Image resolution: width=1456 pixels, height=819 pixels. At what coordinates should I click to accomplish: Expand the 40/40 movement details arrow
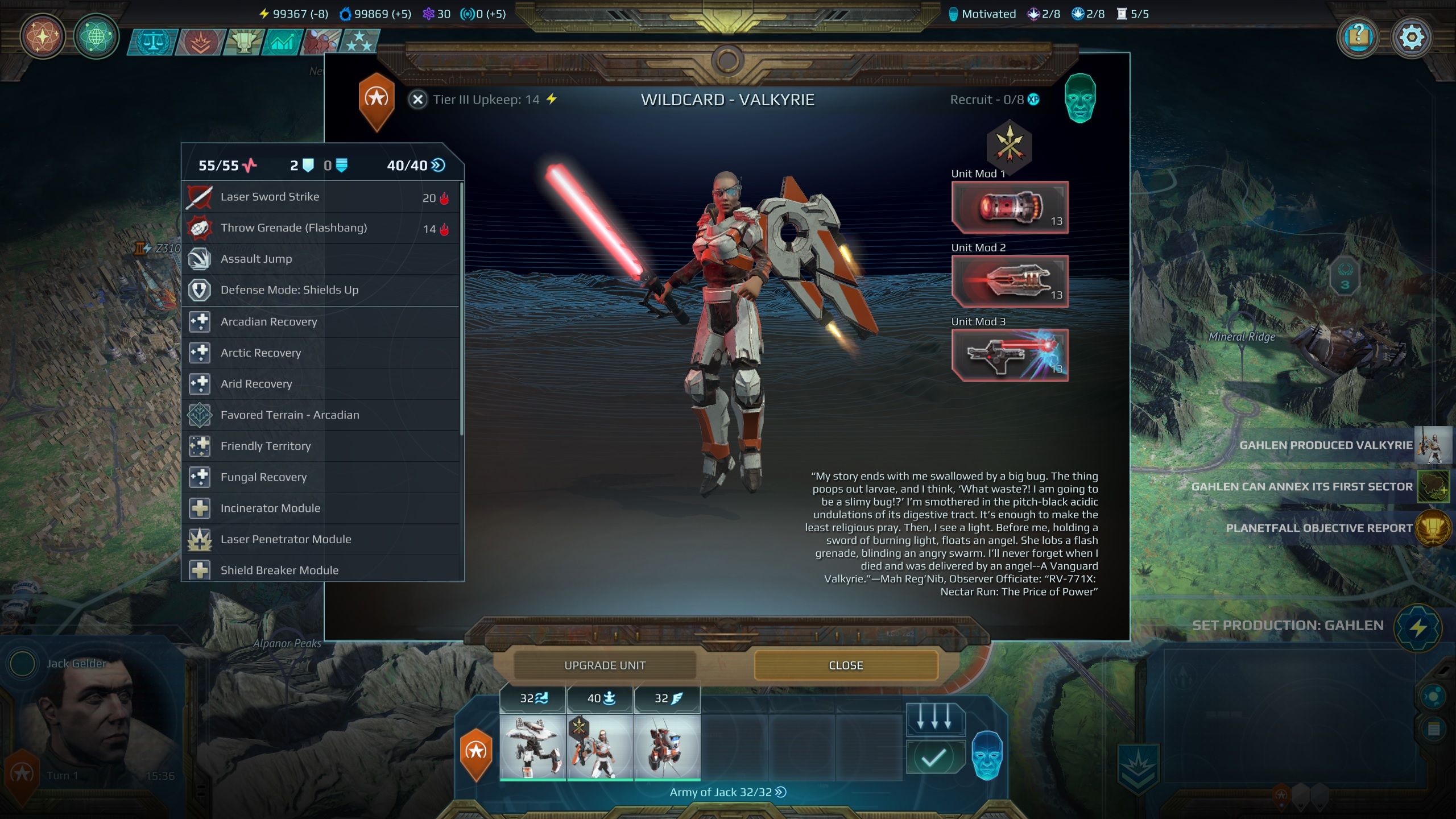[x=436, y=166]
